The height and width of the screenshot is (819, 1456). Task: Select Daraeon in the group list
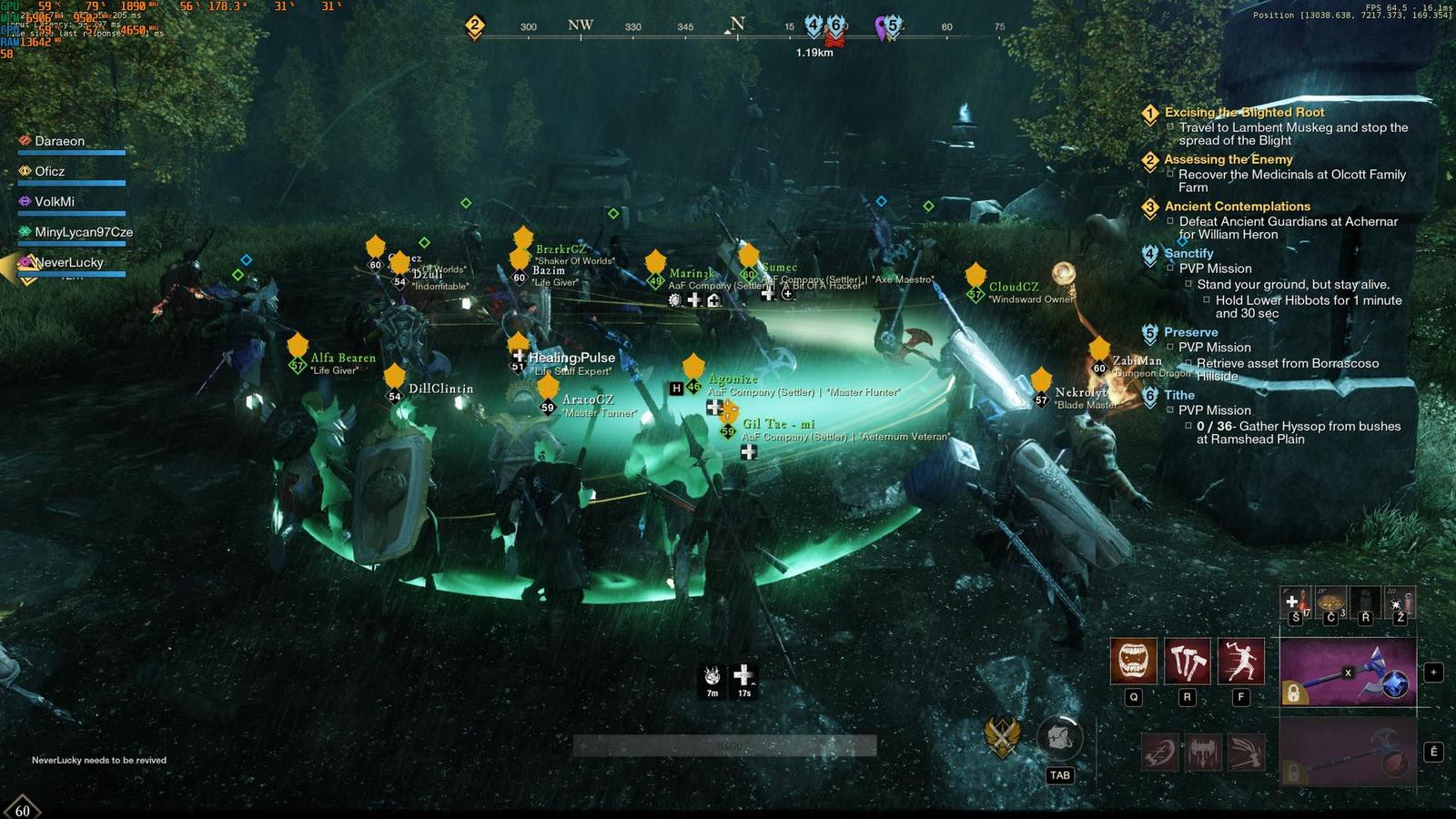tap(59, 141)
